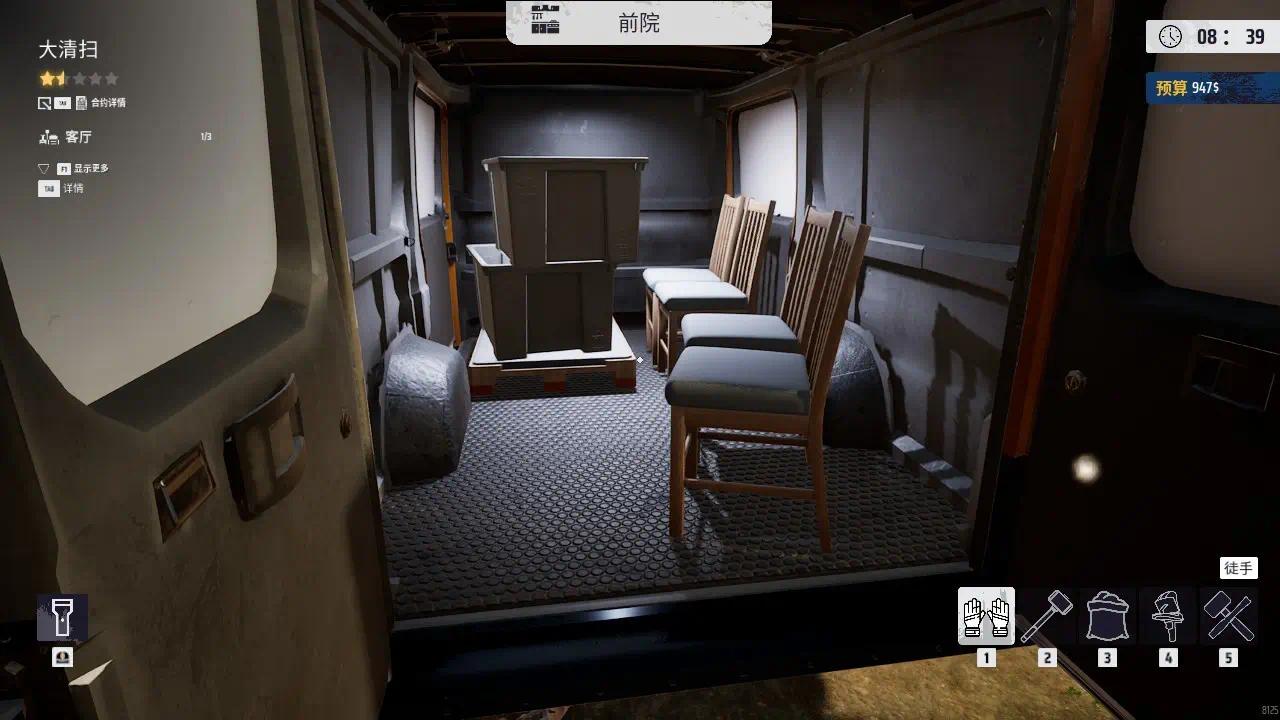
Task: Click the 徒手 label above the hotbar
Action: [x=1240, y=567]
